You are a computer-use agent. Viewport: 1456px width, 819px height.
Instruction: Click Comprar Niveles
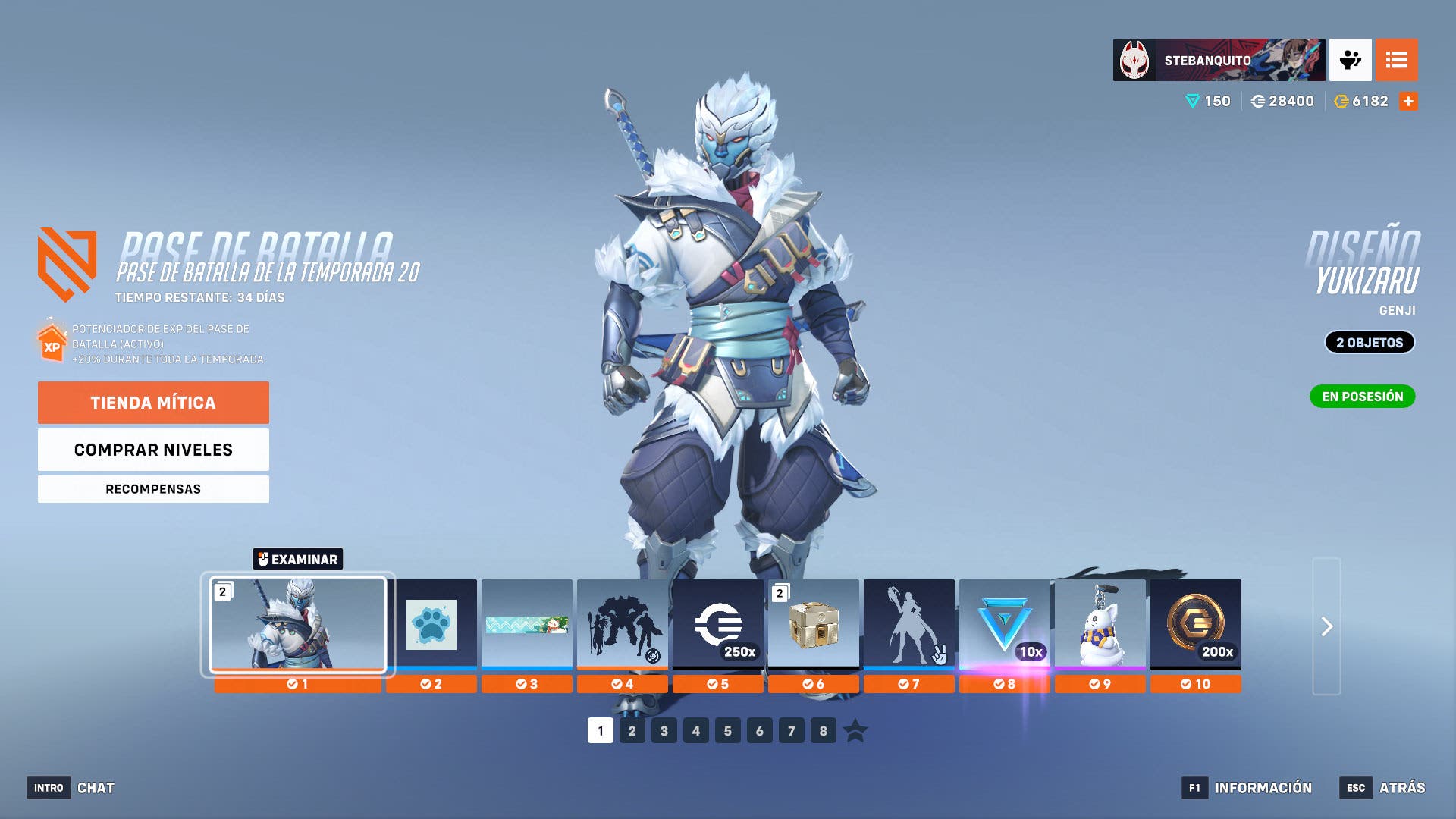153,449
